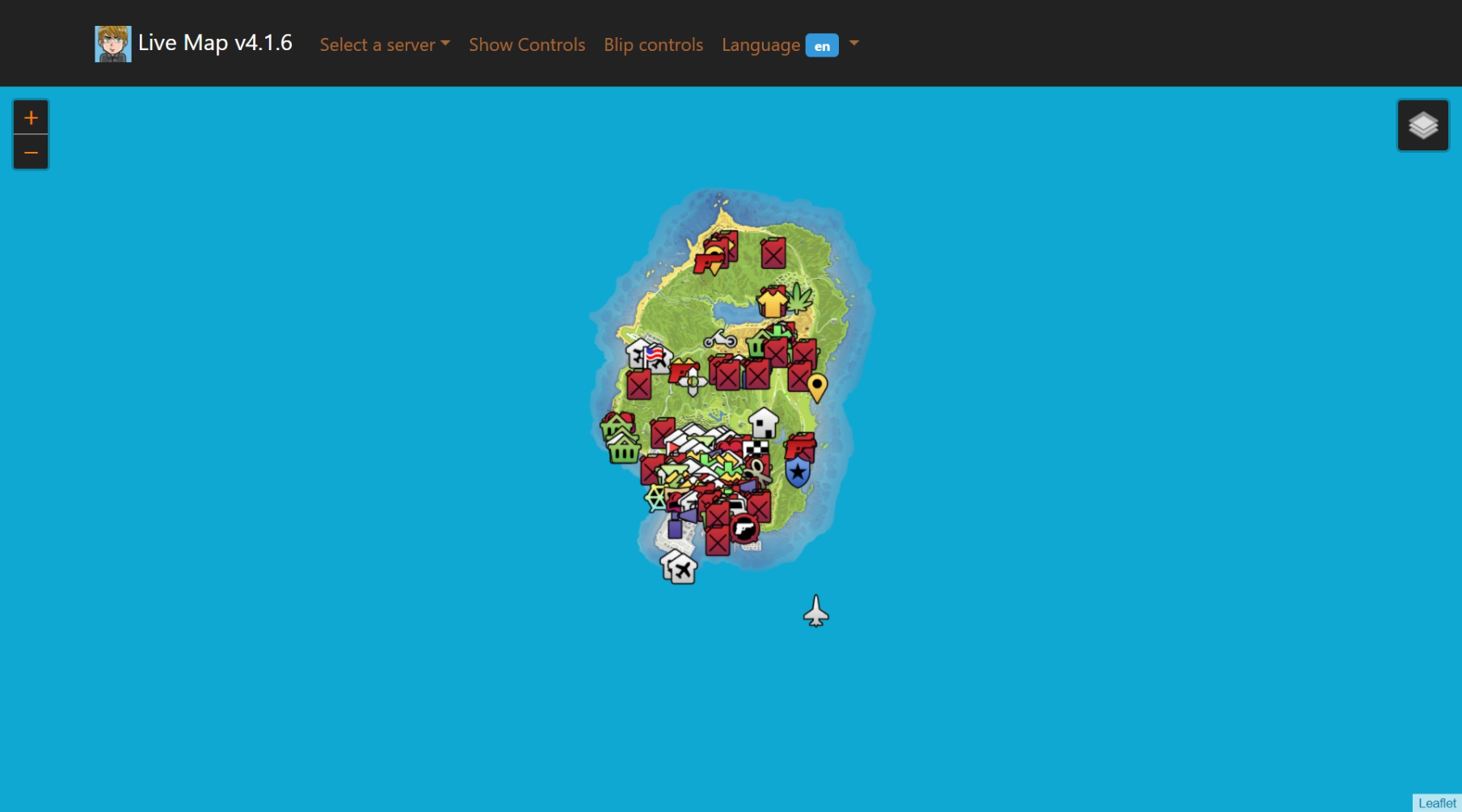This screenshot has height=812, width=1462.
Task: Click the Show Controls menu item
Action: pyautogui.click(x=526, y=44)
